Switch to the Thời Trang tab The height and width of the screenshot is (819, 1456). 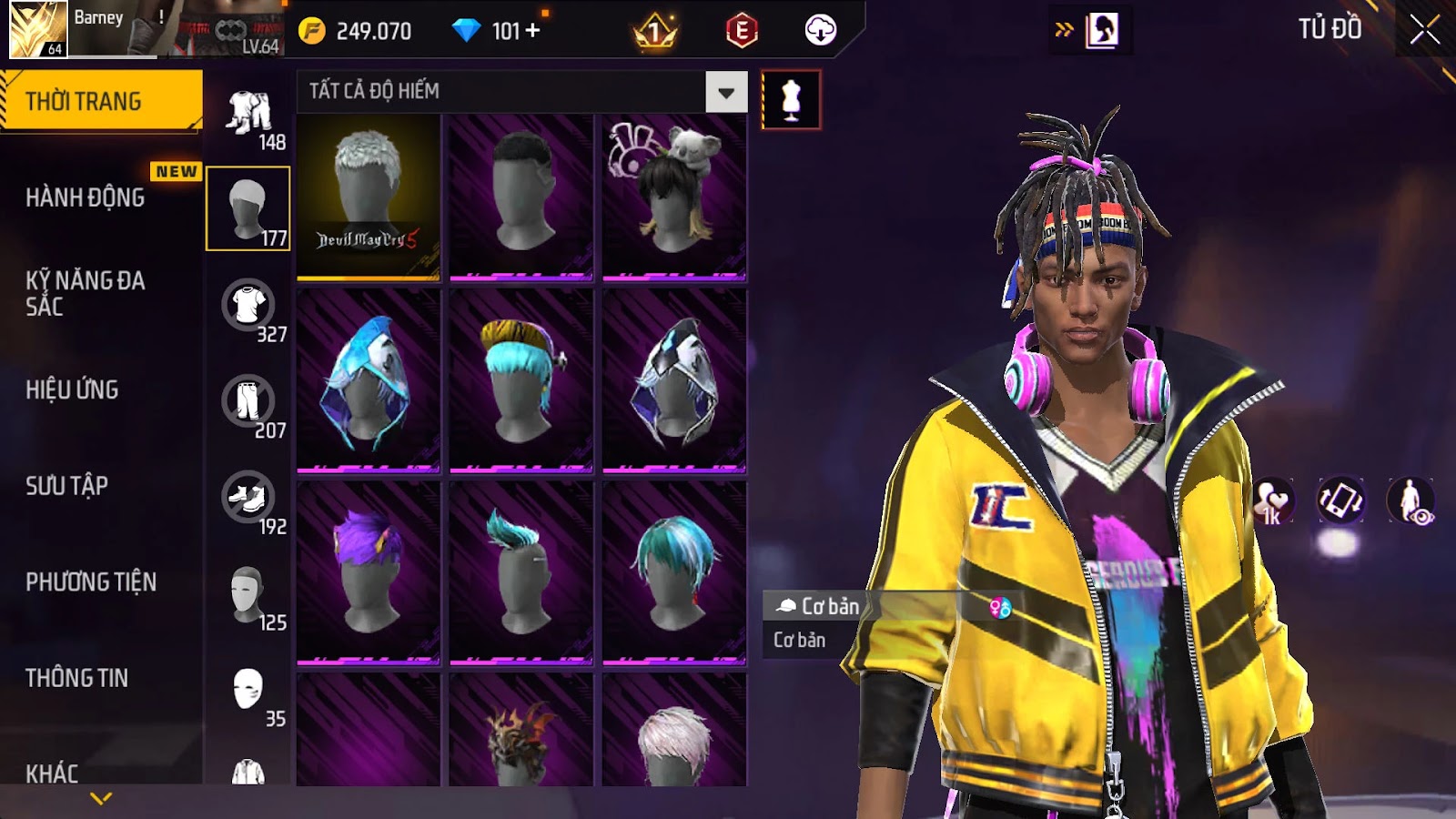point(100,101)
